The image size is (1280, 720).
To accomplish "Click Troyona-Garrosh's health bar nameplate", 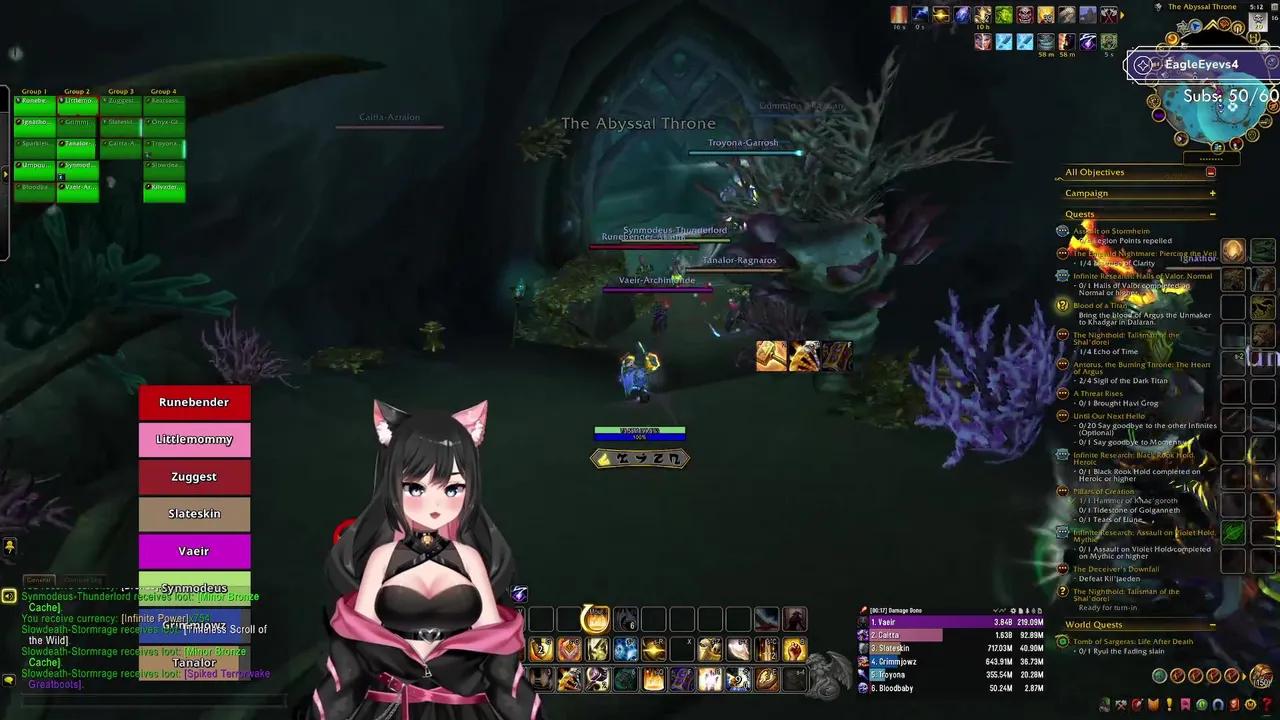I will (x=744, y=153).
